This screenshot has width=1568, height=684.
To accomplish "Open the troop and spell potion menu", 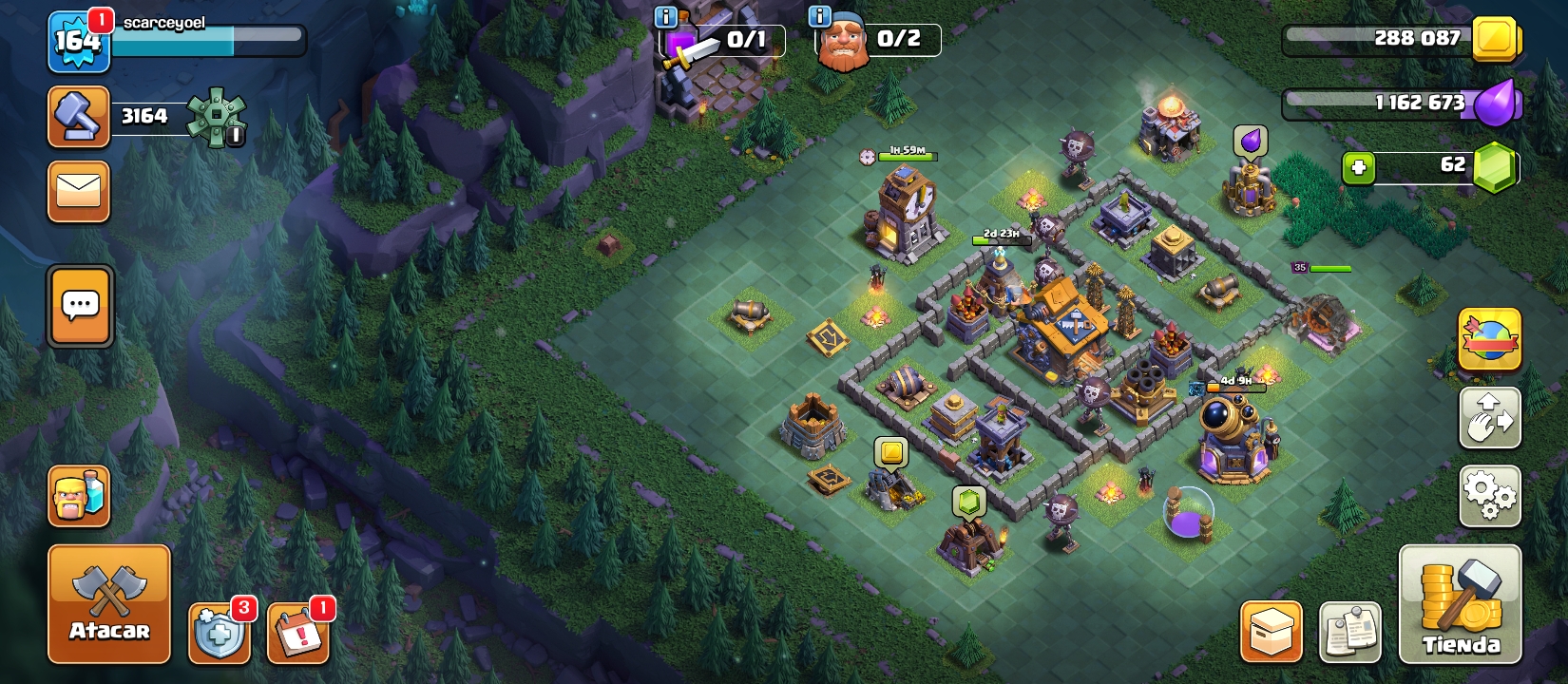I will pyautogui.click(x=80, y=494).
